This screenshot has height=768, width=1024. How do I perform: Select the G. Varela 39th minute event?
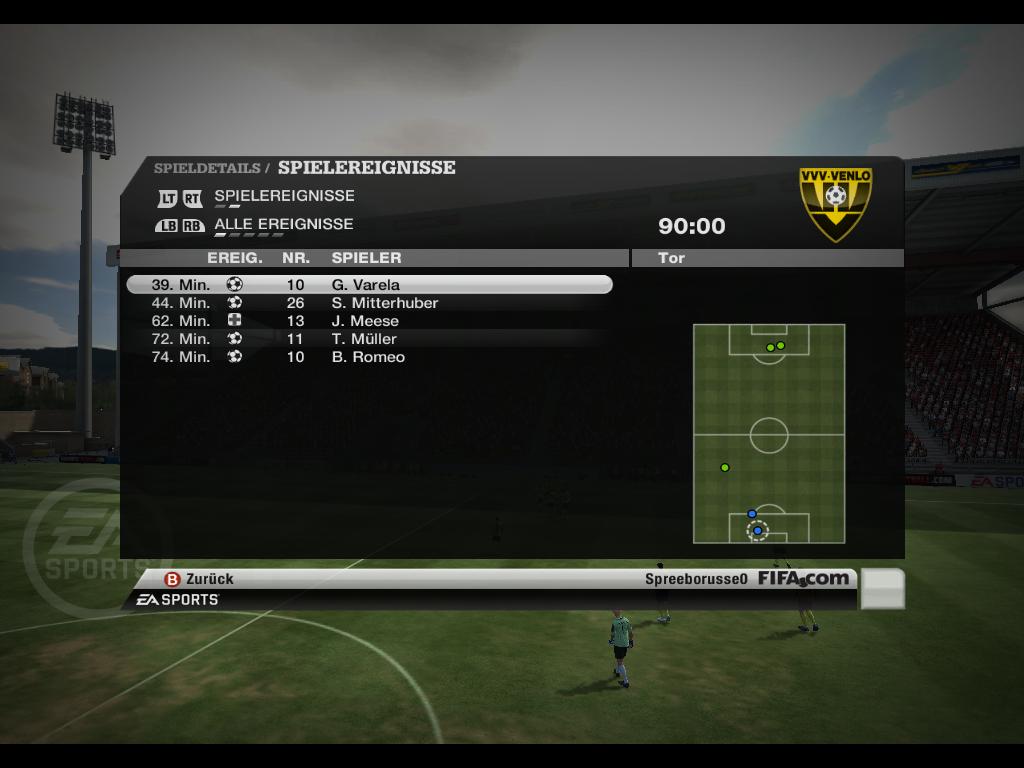pyautogui.click(x=368, y=285)
